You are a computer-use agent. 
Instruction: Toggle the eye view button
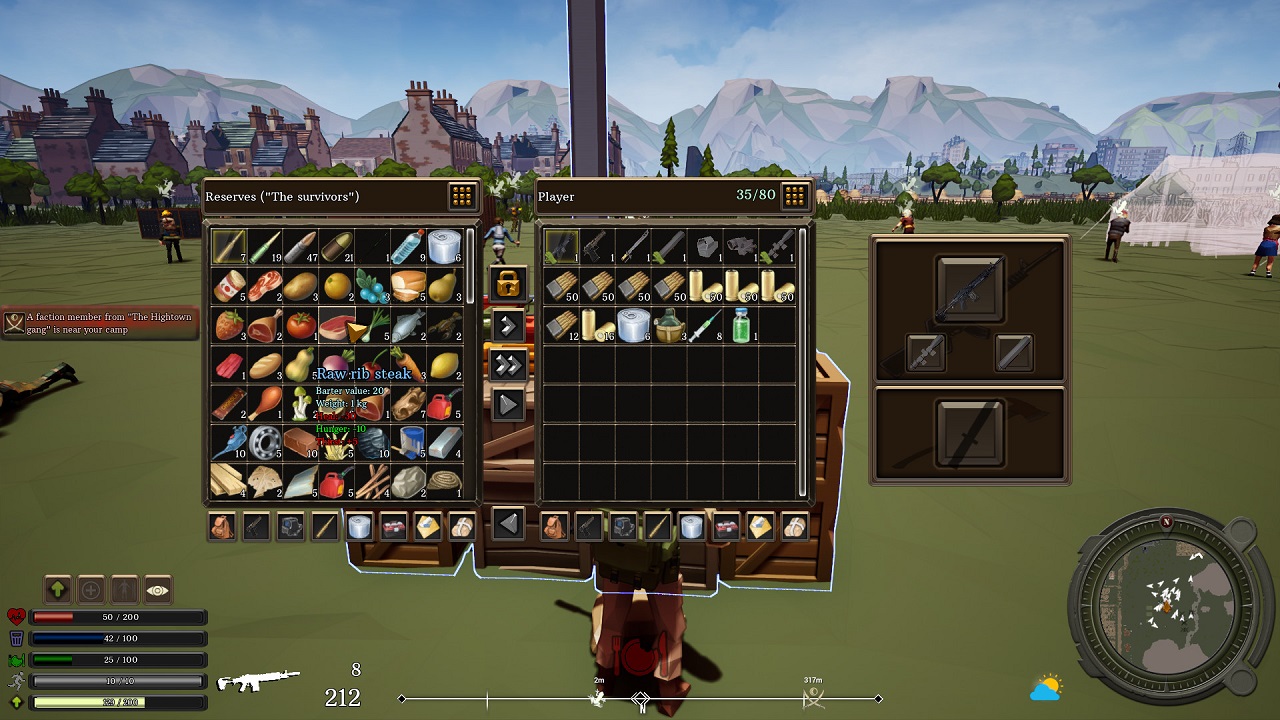[158, 590]
